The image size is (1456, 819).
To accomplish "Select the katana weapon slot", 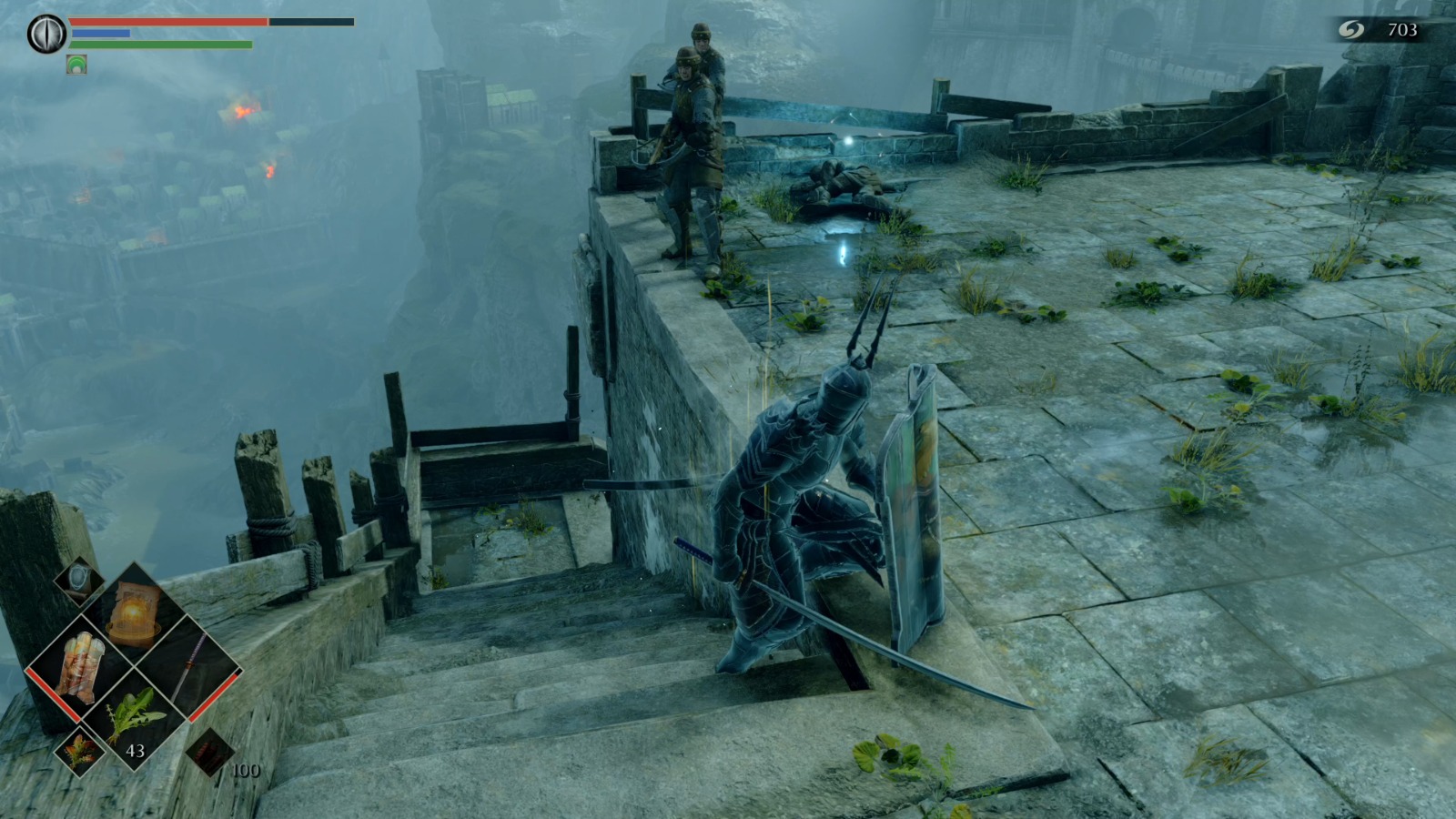I will pos(190,669).
